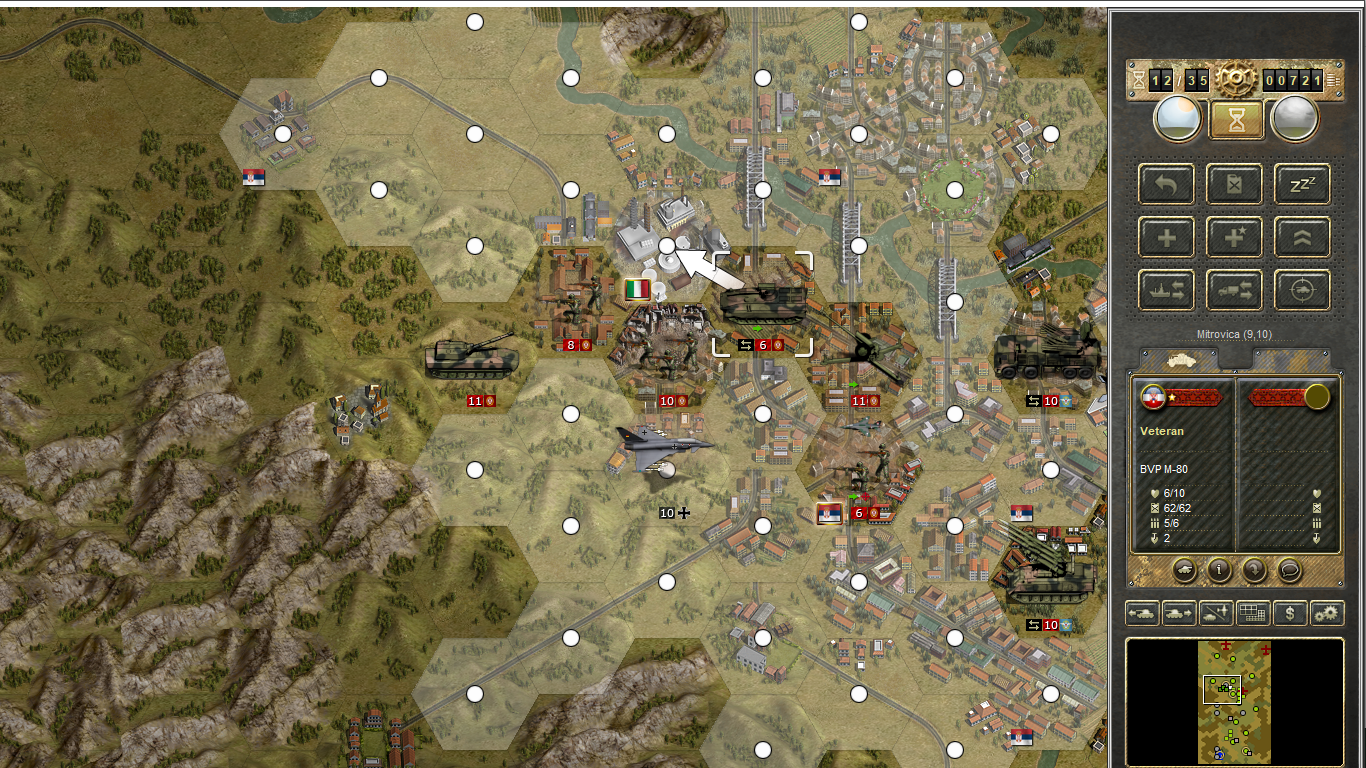Click the minimap to move the view
1366x768 pixels.
point(1234,700)
